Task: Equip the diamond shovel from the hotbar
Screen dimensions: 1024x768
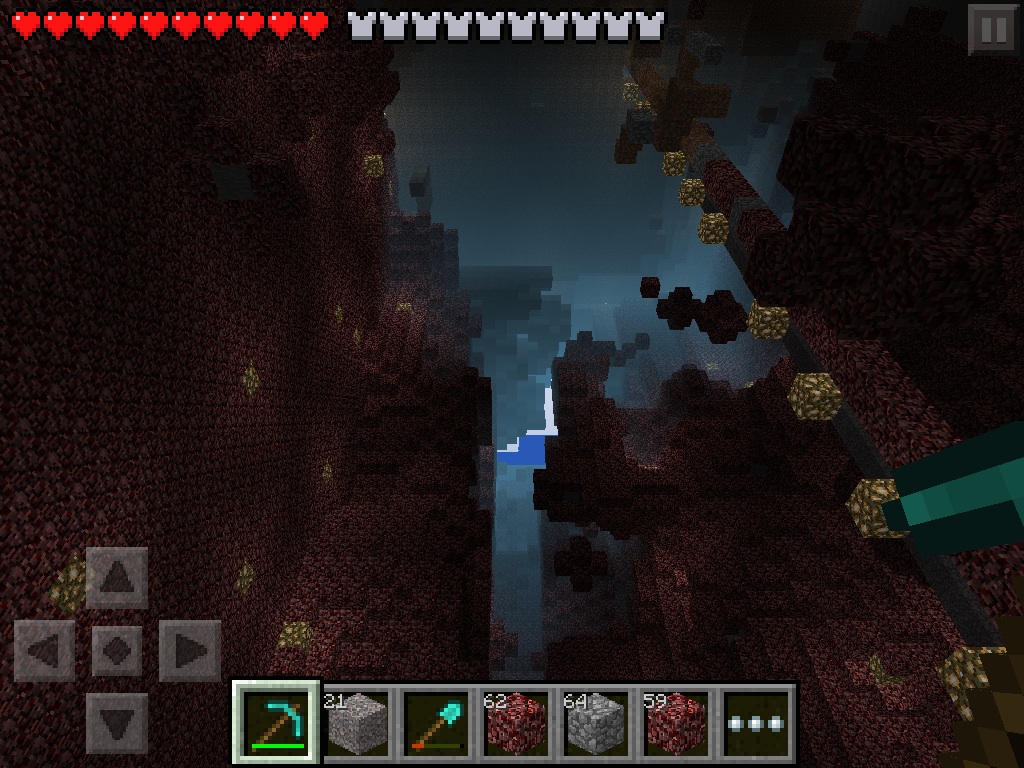Action: [x=437, y=722]
